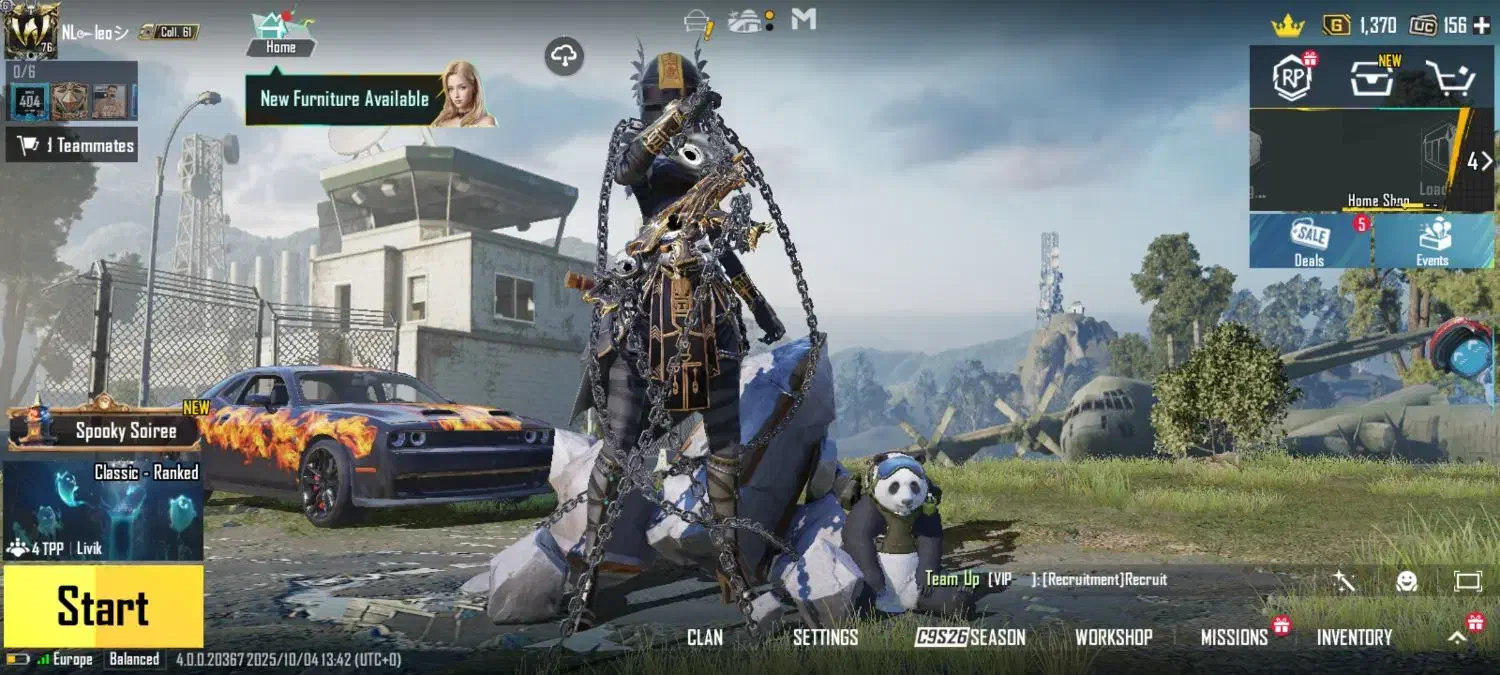Open the emote smiley face icon
Viewport: 1500px width, 675px height.
coord(1407,581)
